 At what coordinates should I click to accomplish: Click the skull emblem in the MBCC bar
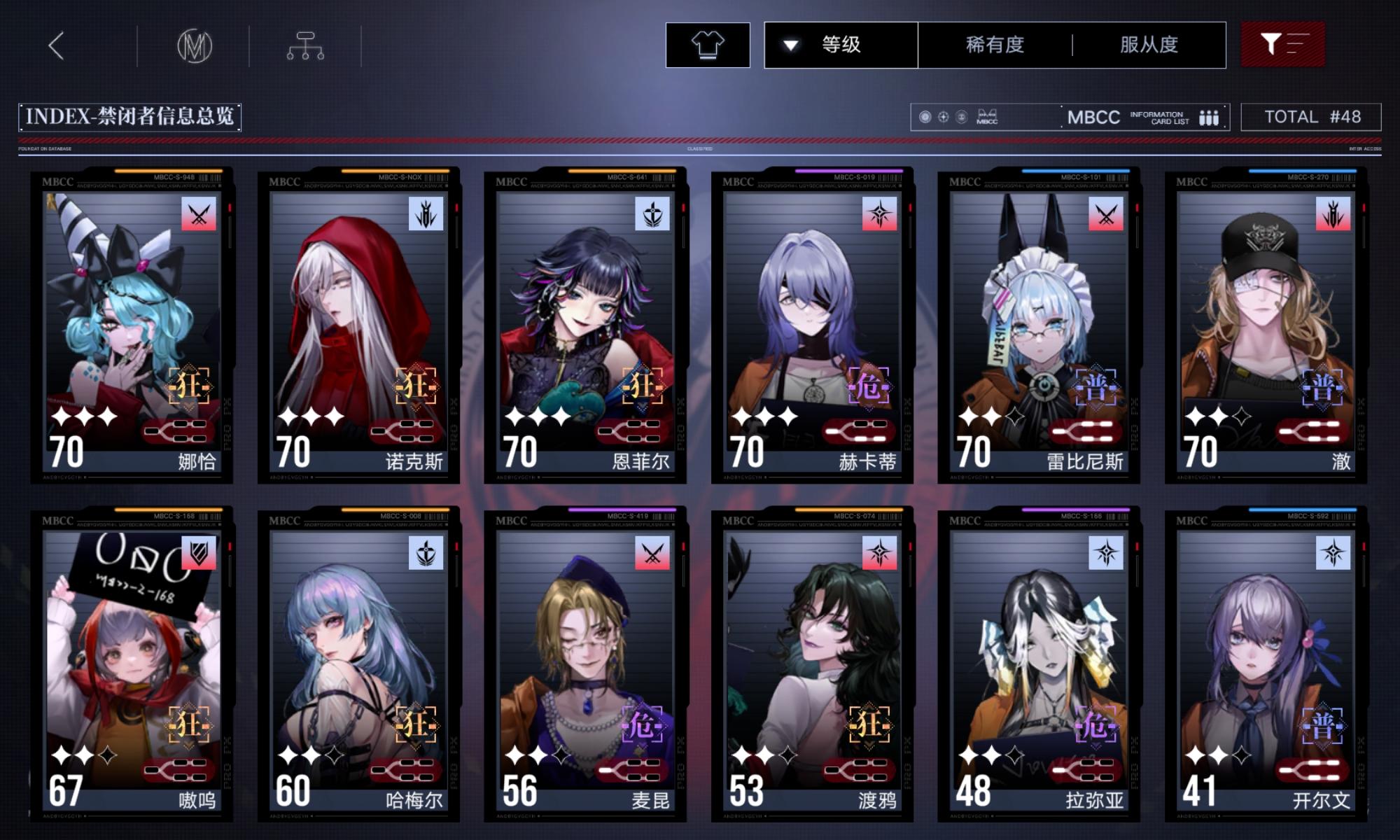pos(961,118)
